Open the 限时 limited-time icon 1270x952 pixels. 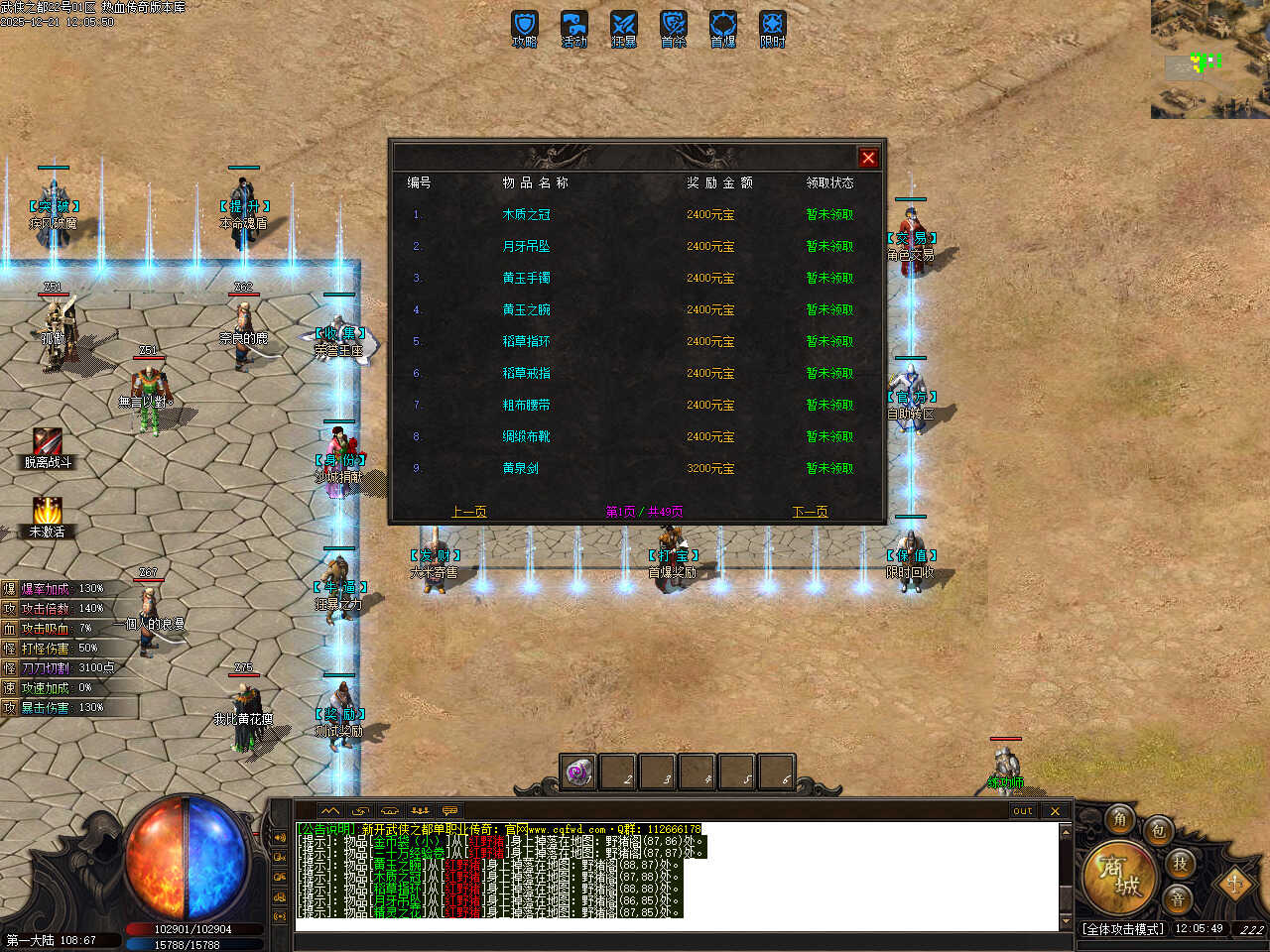(x=773, y=27)
